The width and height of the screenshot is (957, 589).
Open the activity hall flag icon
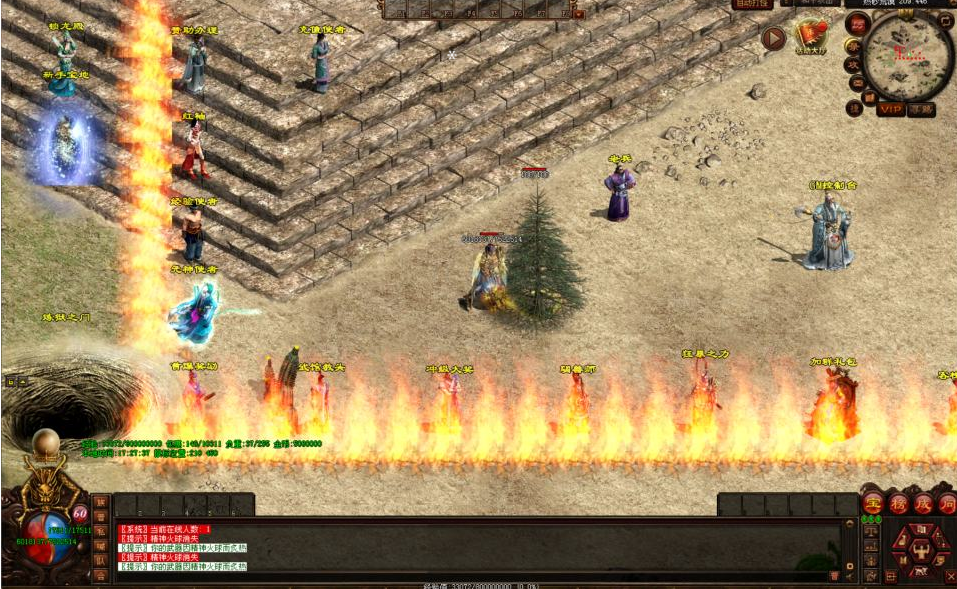(811, 35)
